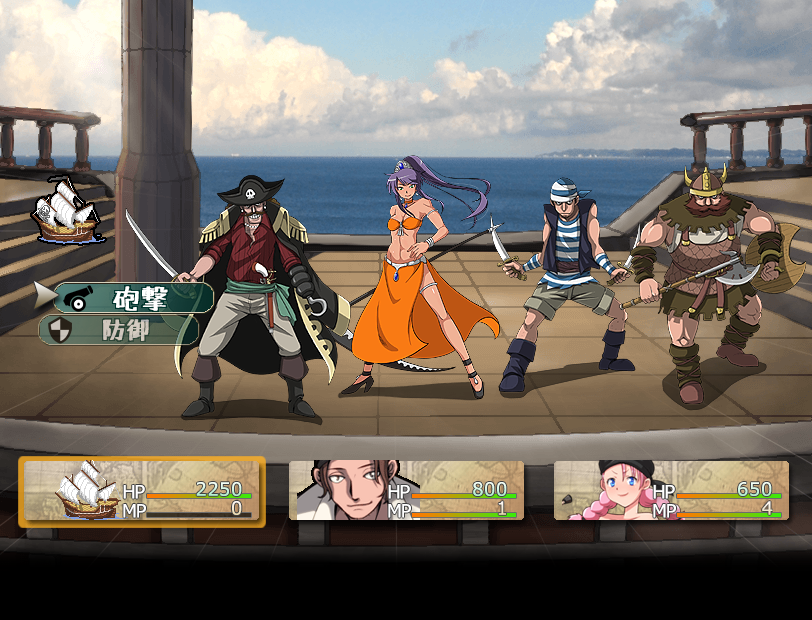Select the pink-haired girl's status panel
The image size is (812, 620).
point(671,491)
